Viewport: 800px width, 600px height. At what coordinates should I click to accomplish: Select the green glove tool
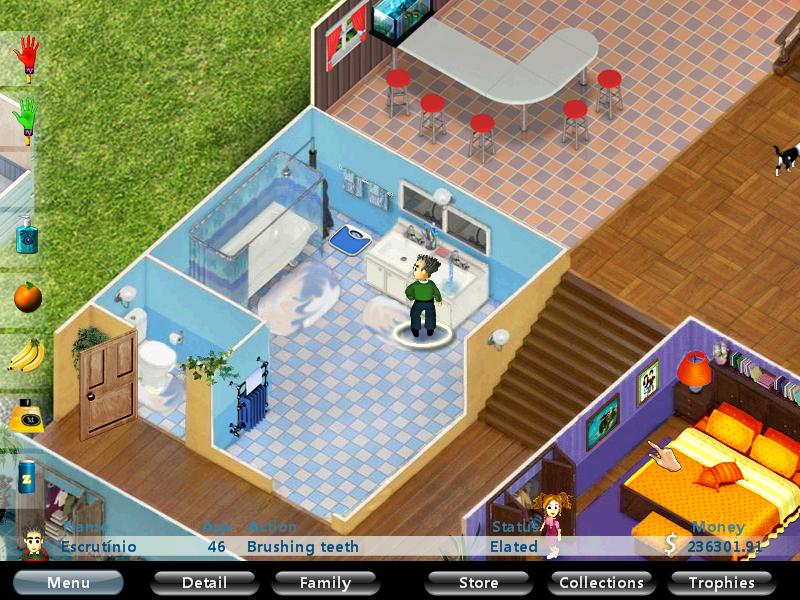(27, 121)
